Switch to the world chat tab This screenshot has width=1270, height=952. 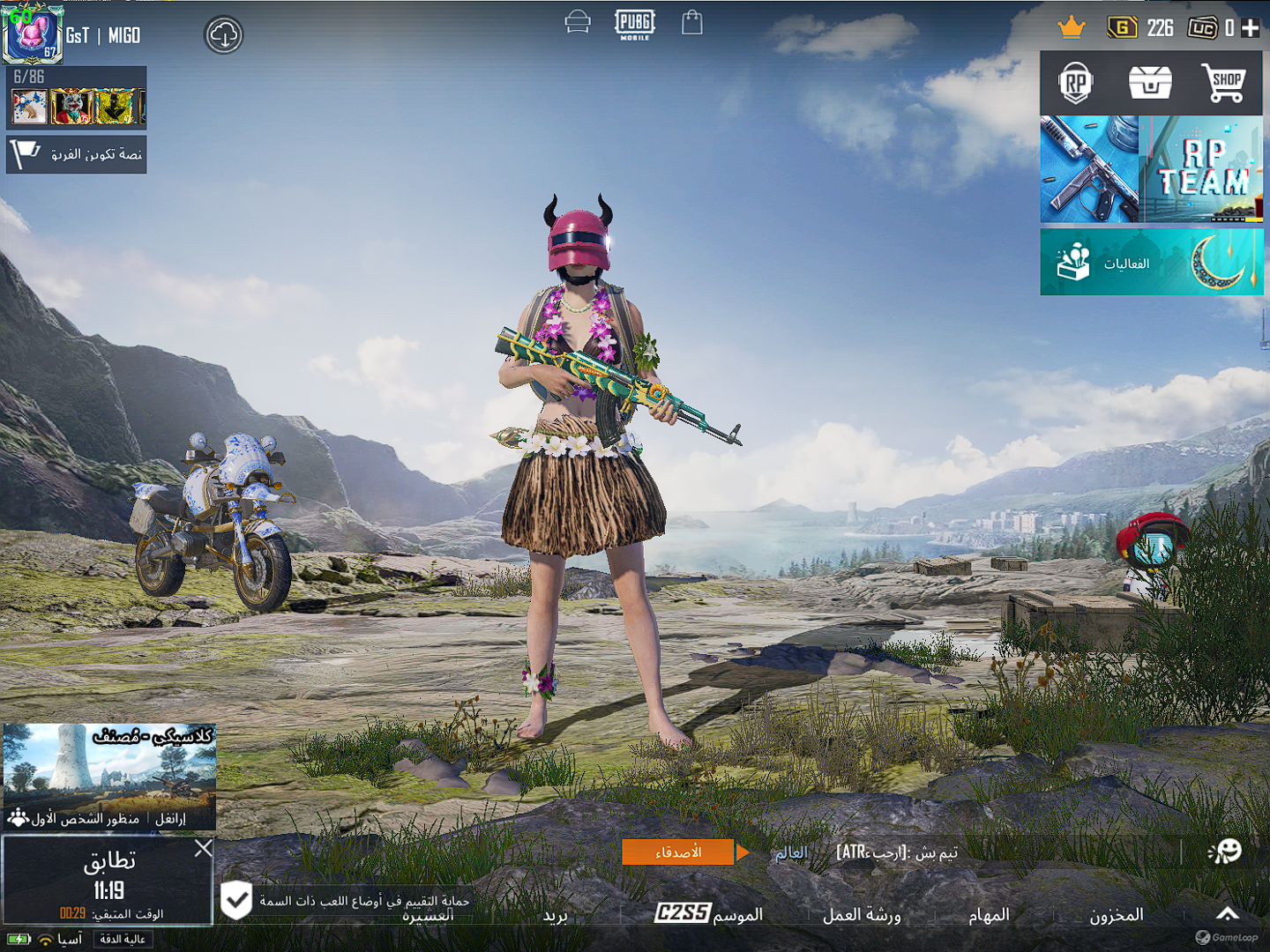[791, 852]
